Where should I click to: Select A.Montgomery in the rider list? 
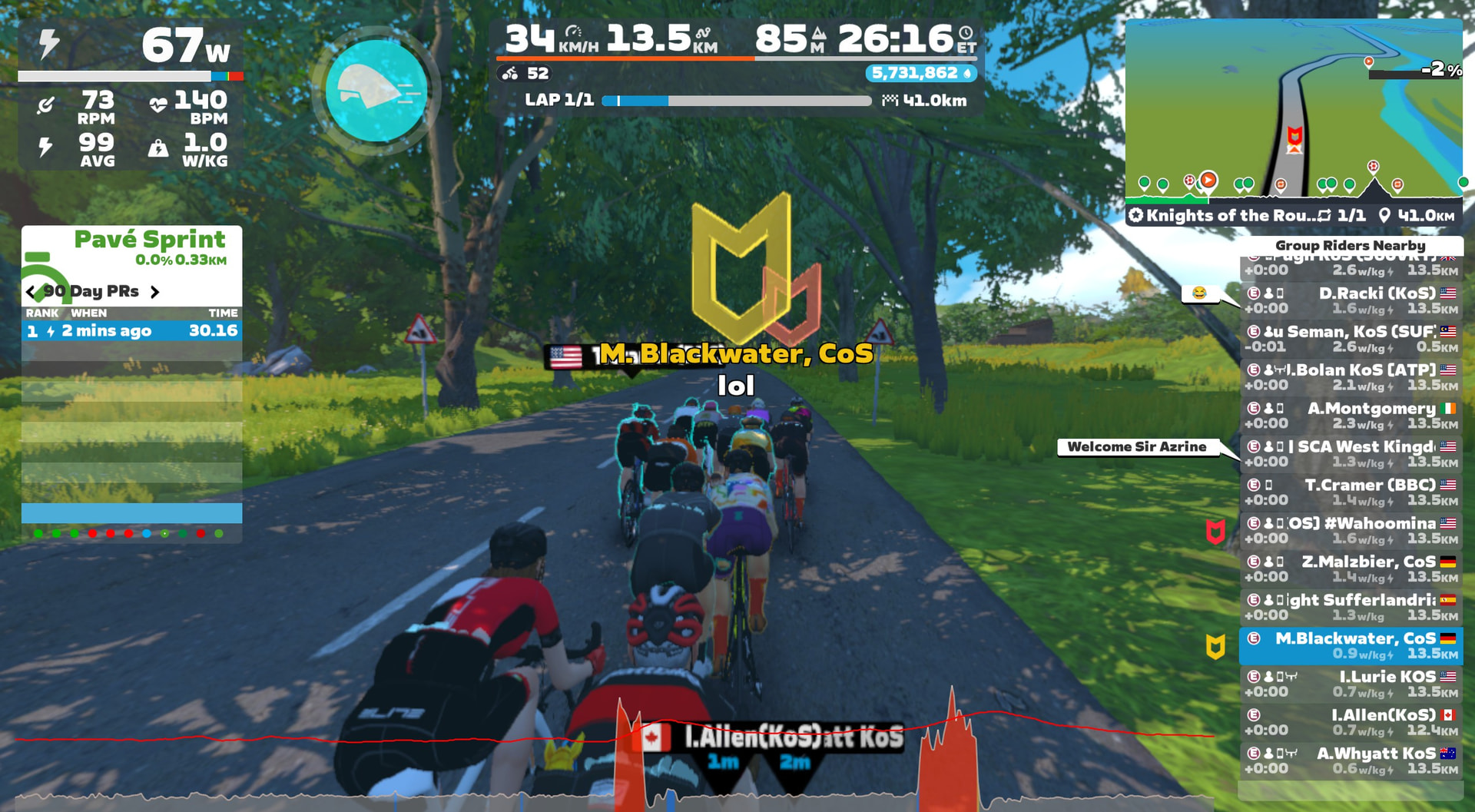pyautogui.click(x=1351, y=416)
